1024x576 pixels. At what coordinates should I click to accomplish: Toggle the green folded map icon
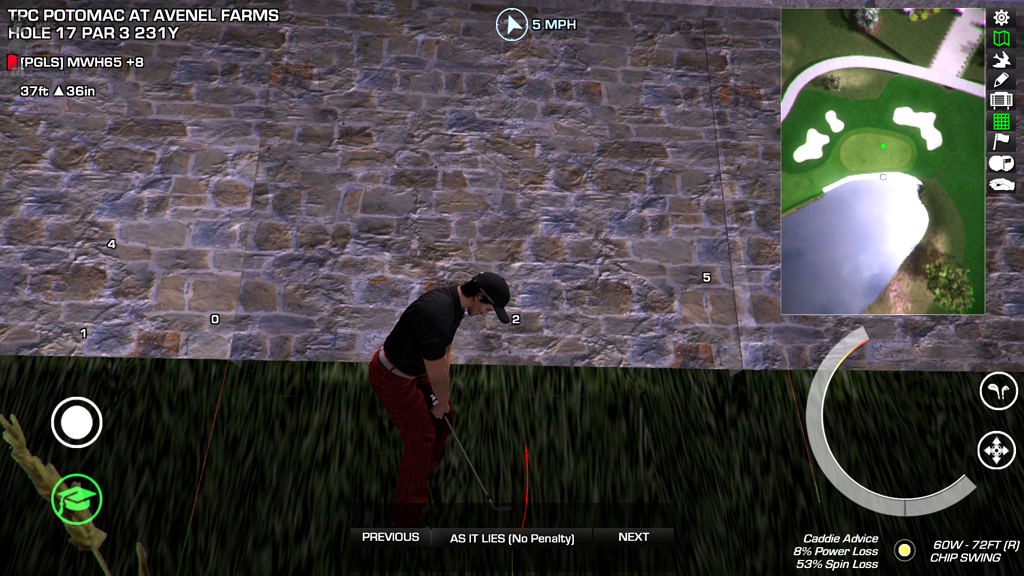pos(1001,39)
